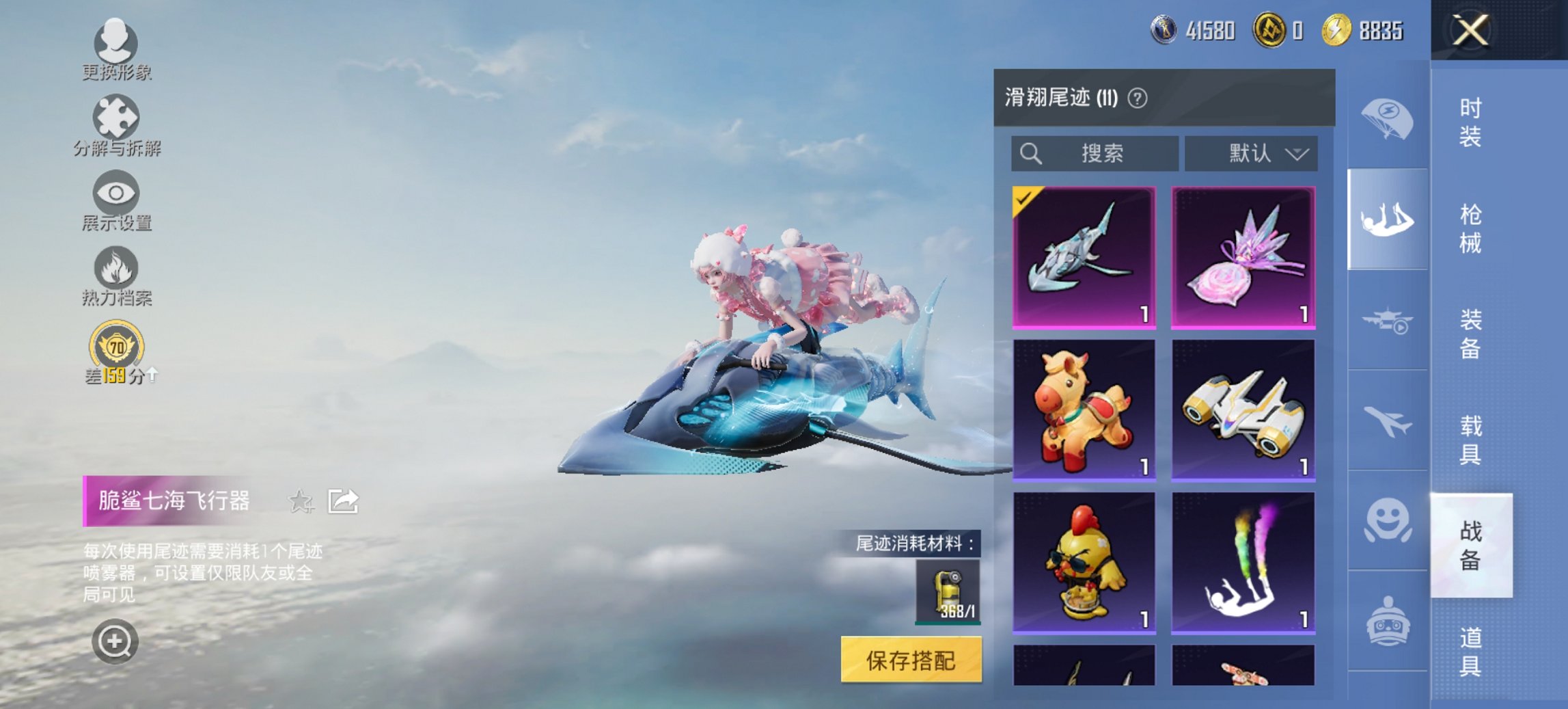Switch to the 时装 outfit tab
The height and width of the screenshot is (709, 1568).
pos(1472,123)
